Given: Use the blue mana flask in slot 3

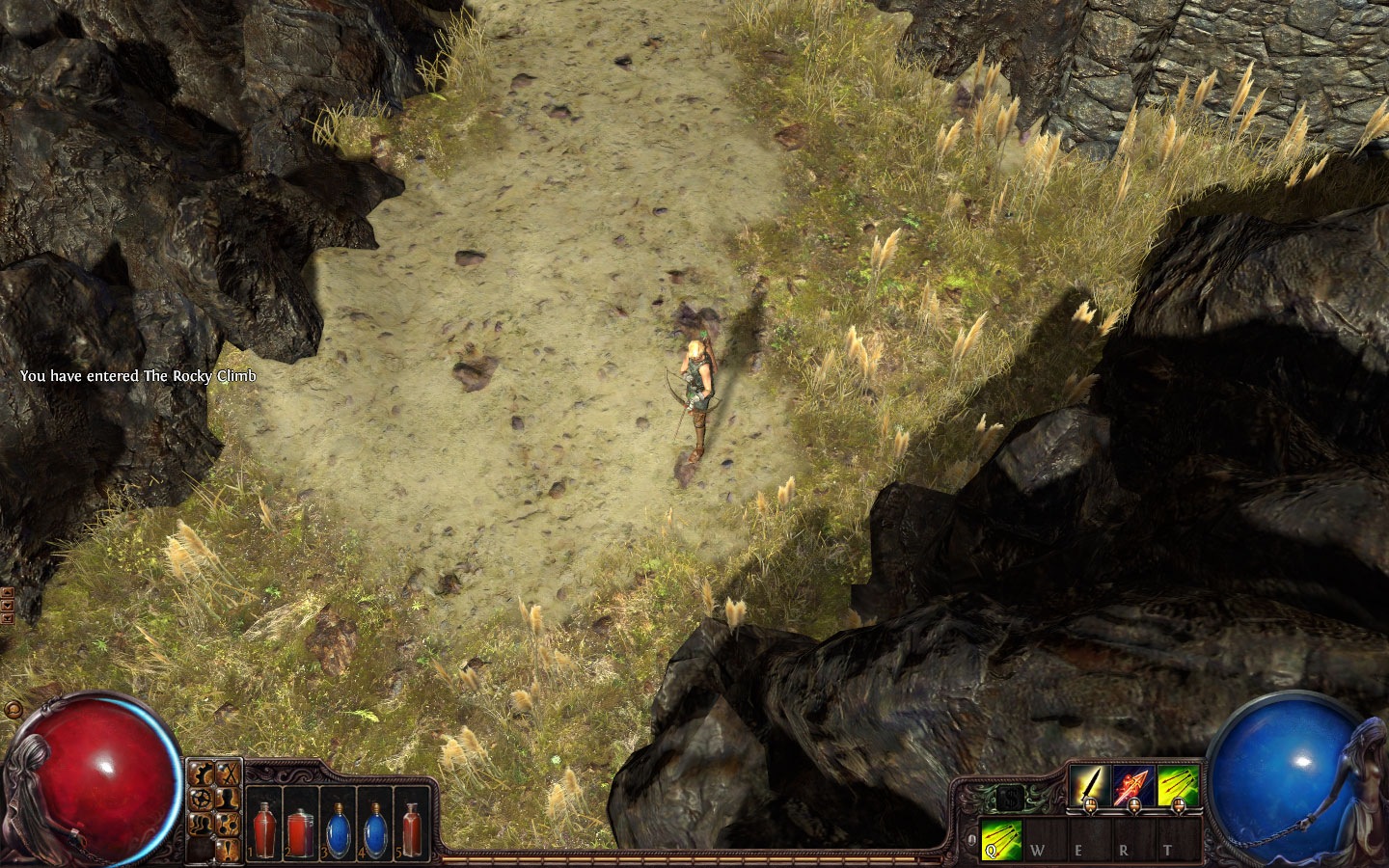Looking at the screenshot, I should coord(338,831).
